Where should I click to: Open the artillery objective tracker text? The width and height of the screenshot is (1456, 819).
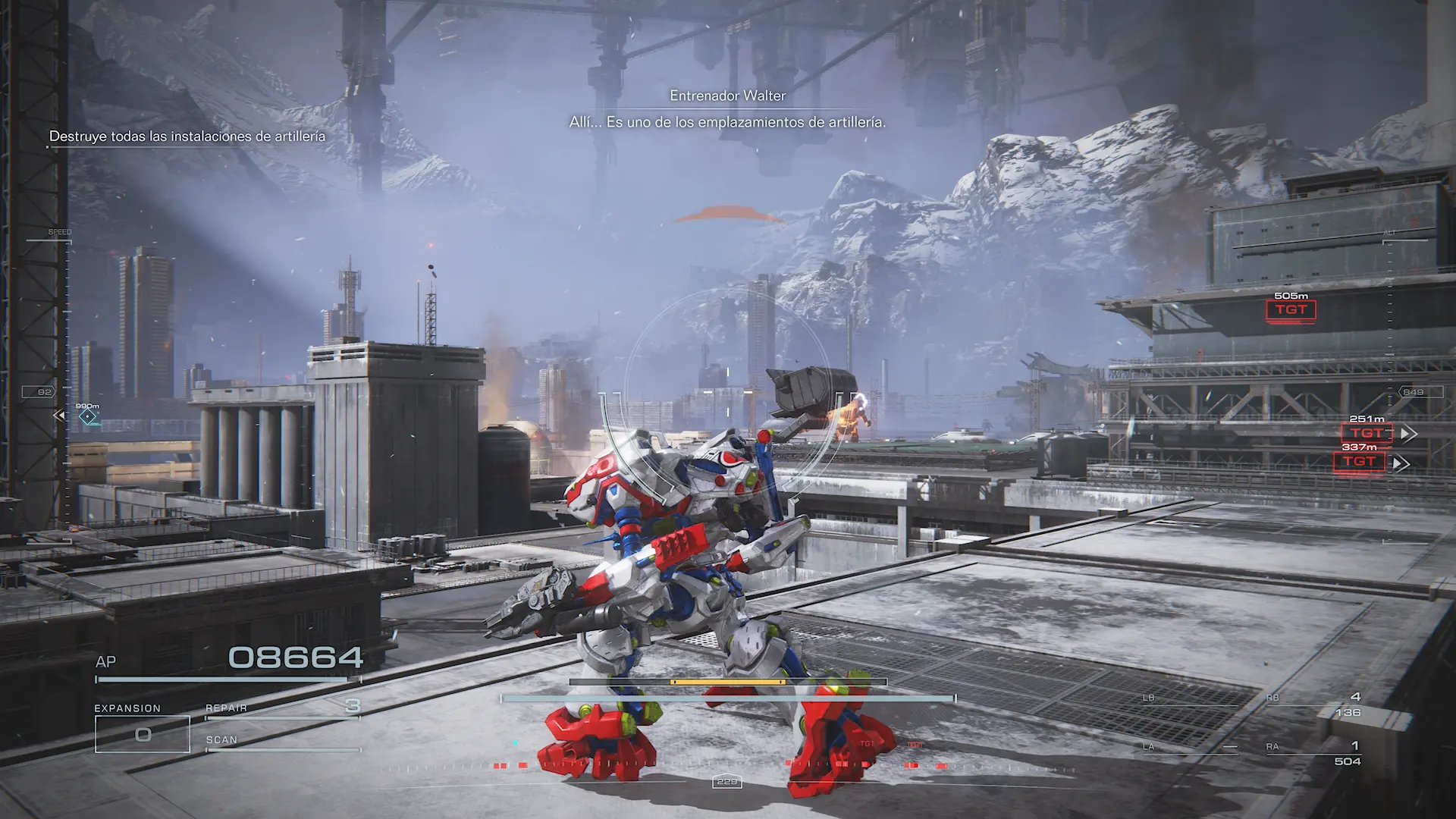point(187,136)
